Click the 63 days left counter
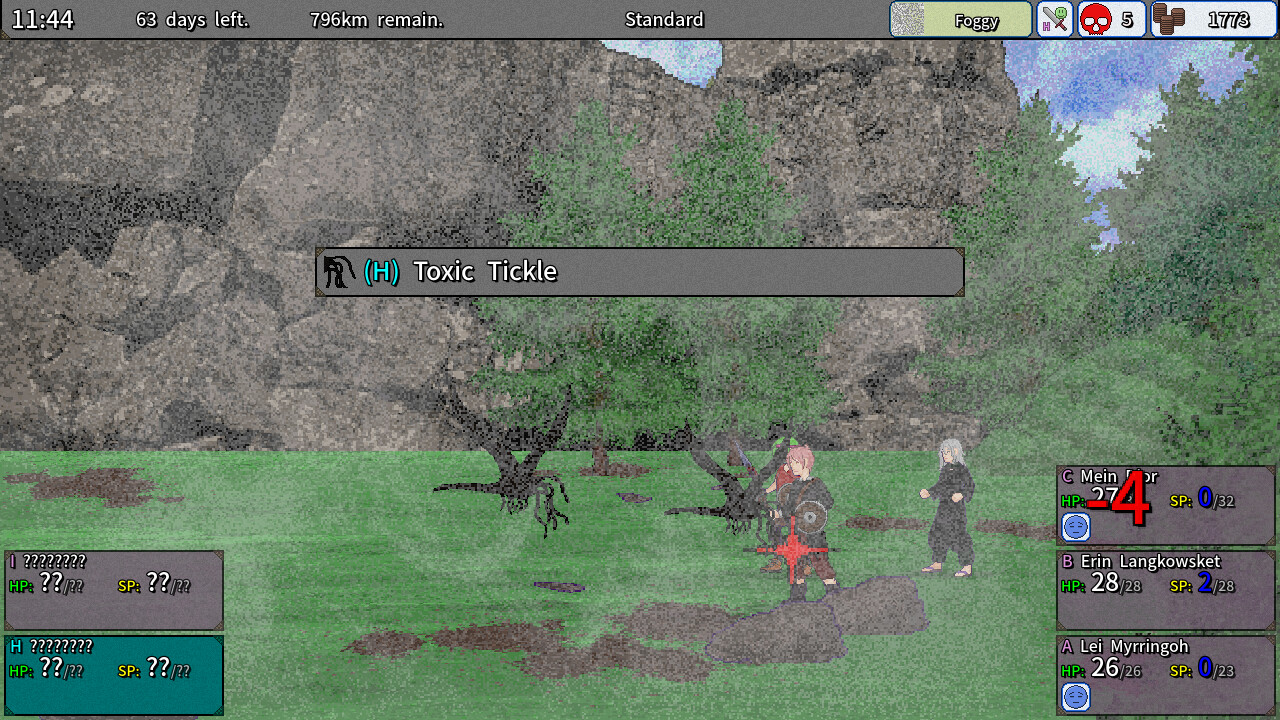The height and width of the screenshot is (720, 1280). click(194, 19)
